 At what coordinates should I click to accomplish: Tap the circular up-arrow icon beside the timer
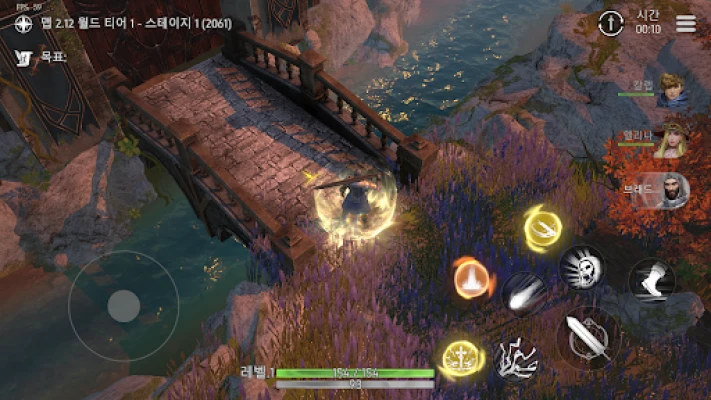610,24
